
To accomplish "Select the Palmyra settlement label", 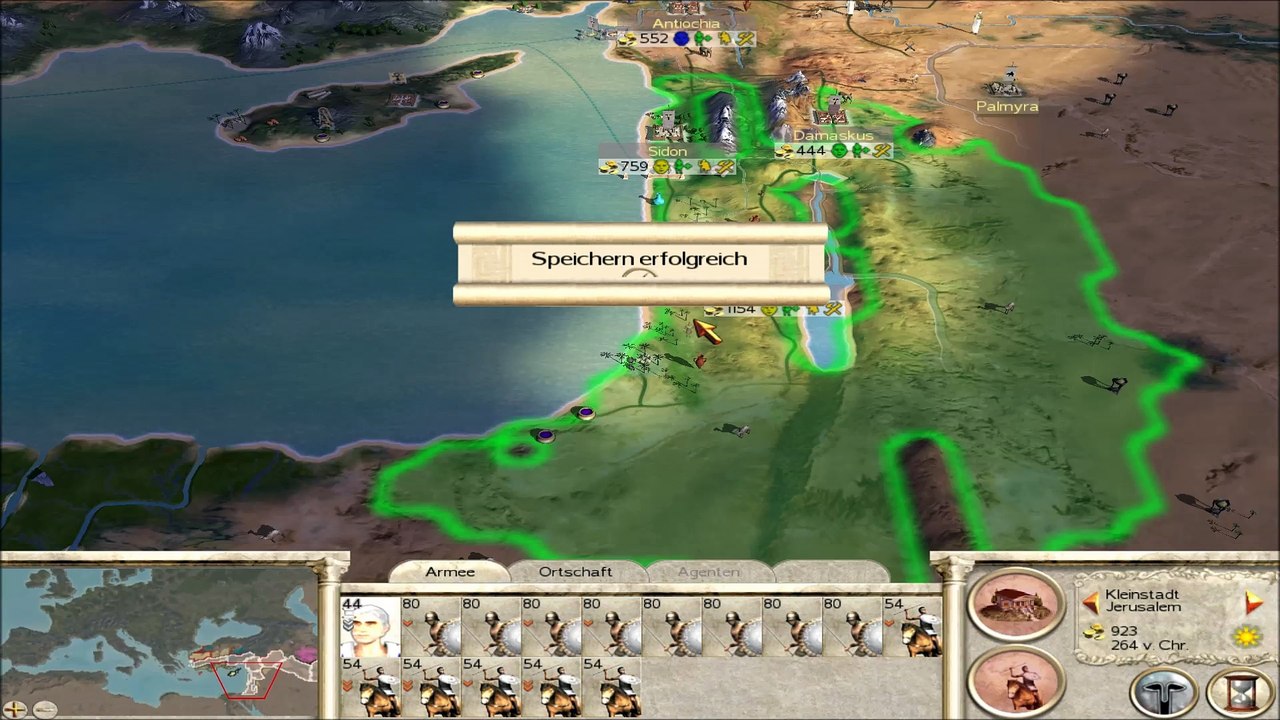I will click(1007, 106).
